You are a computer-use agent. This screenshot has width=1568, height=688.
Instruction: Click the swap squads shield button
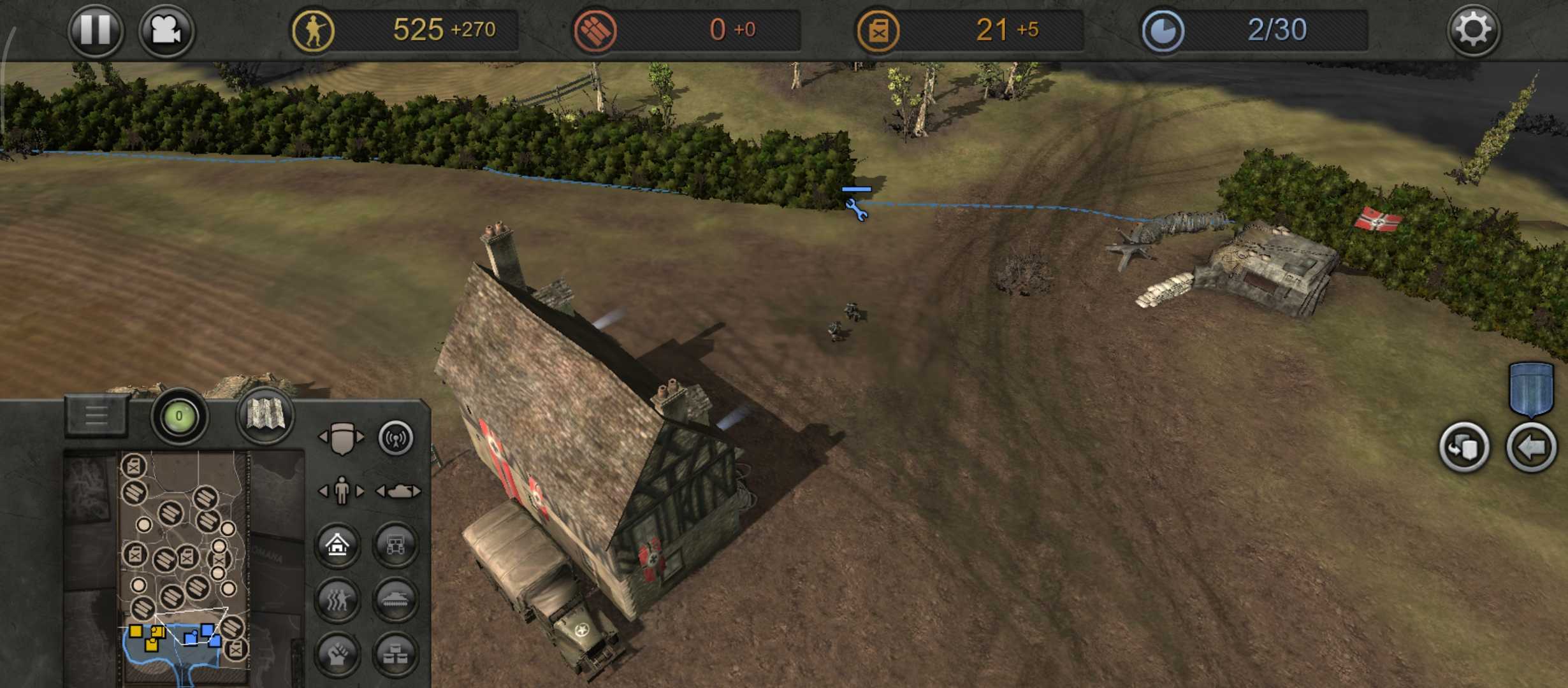(x=1464, y=448)
